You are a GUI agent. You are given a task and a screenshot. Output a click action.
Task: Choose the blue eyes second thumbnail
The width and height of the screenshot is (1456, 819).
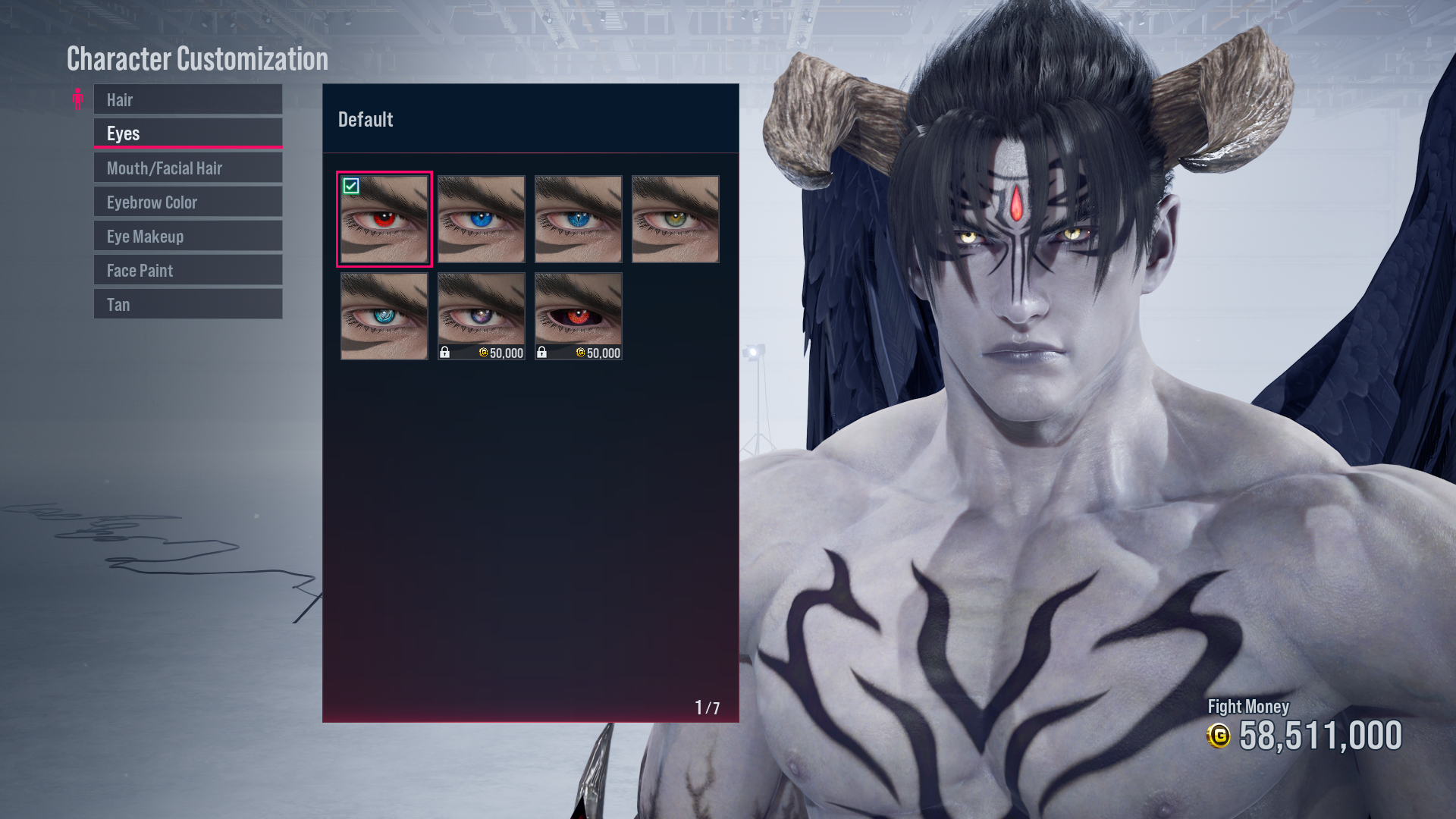481,220
